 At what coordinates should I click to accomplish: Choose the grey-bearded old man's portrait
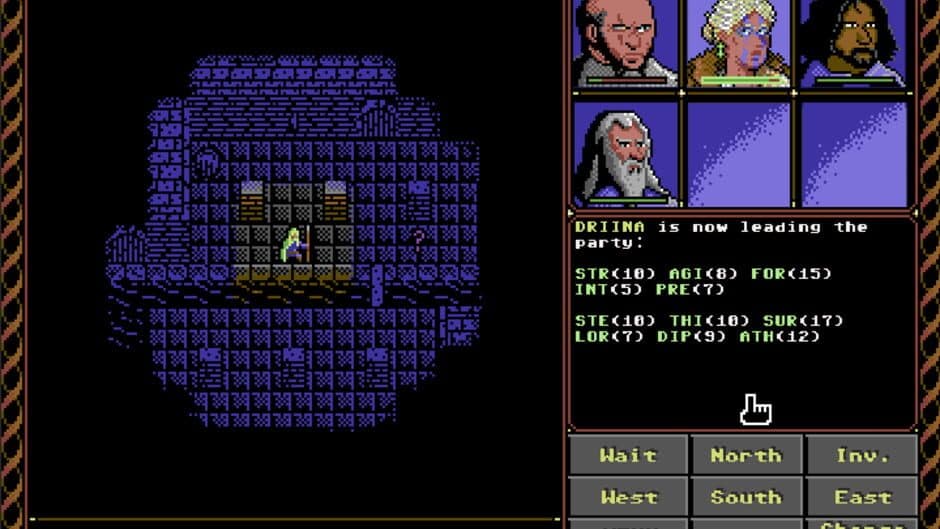[625, 153]
